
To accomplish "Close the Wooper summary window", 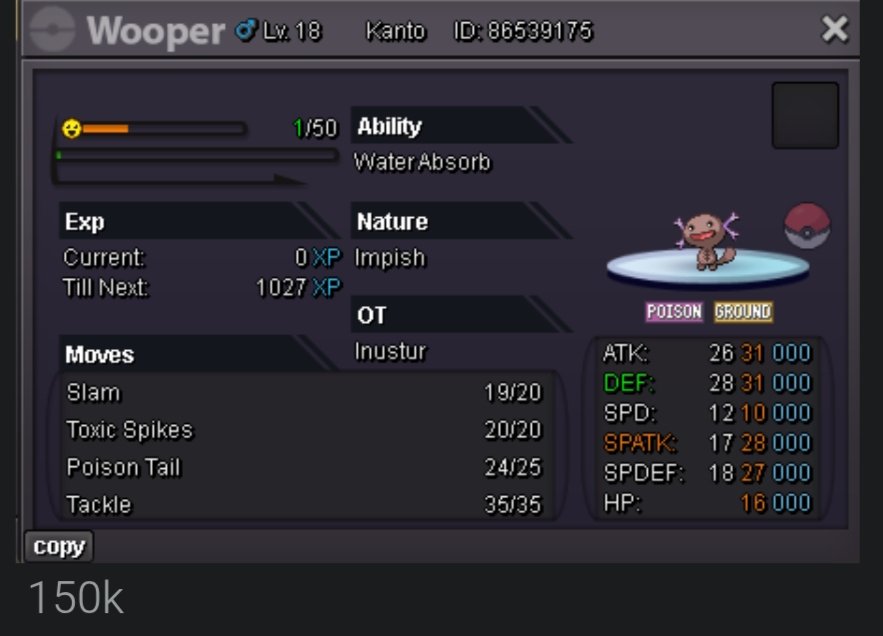I will [834, 30].
